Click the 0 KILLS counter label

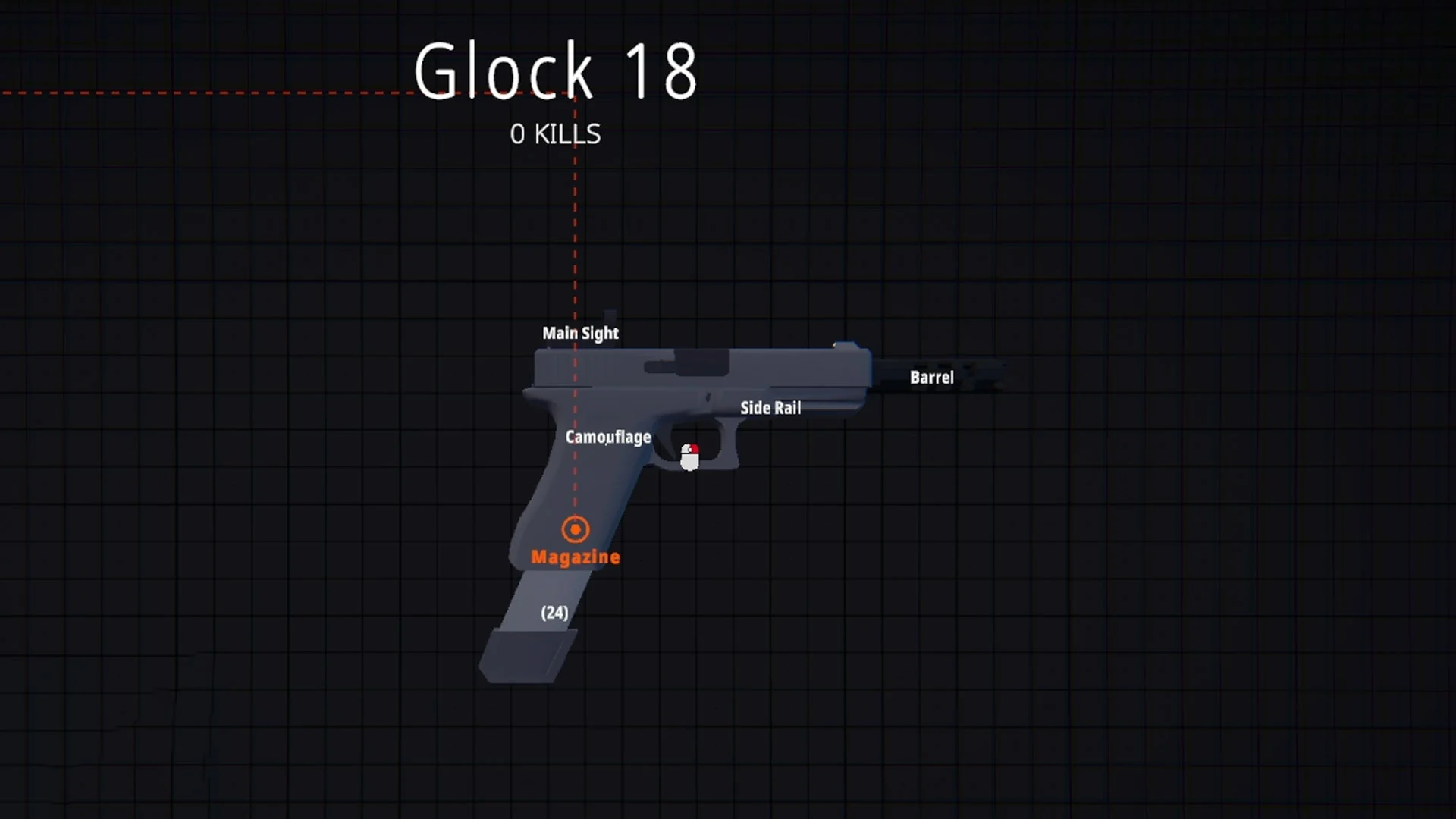tap(554, 134)
